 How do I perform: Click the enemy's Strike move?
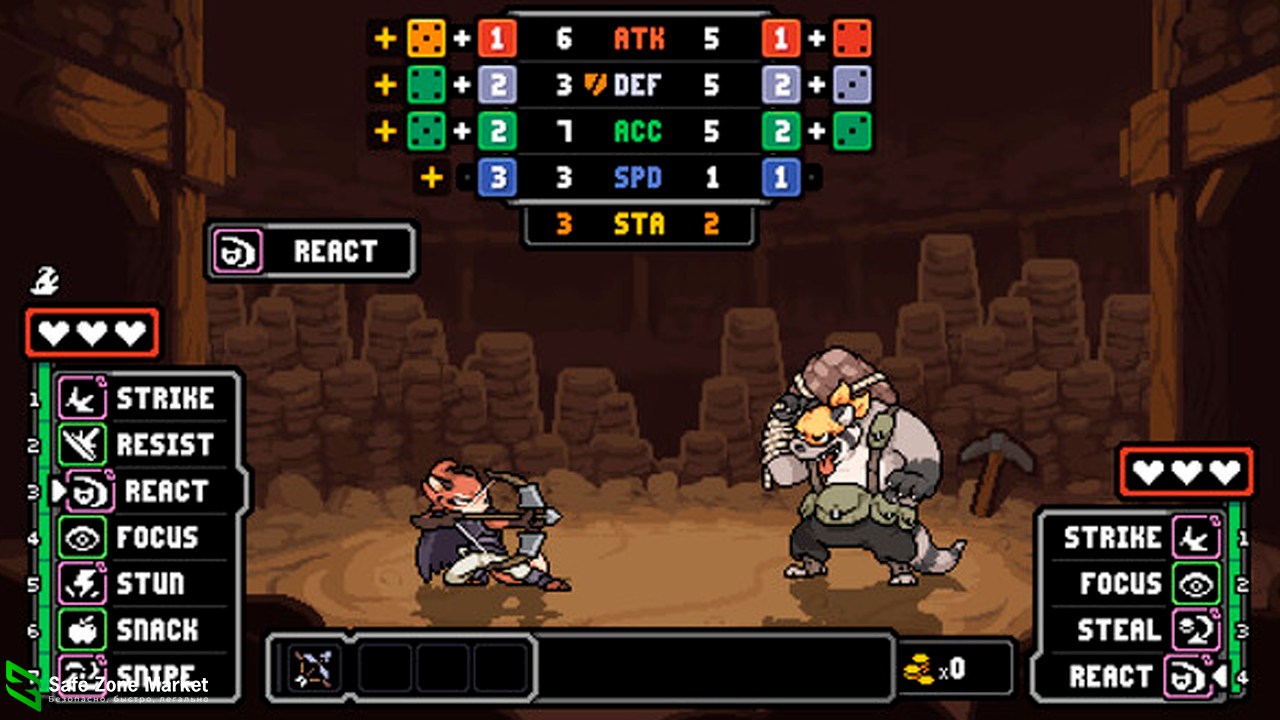pyautogui.click(x=1140, y=538)
